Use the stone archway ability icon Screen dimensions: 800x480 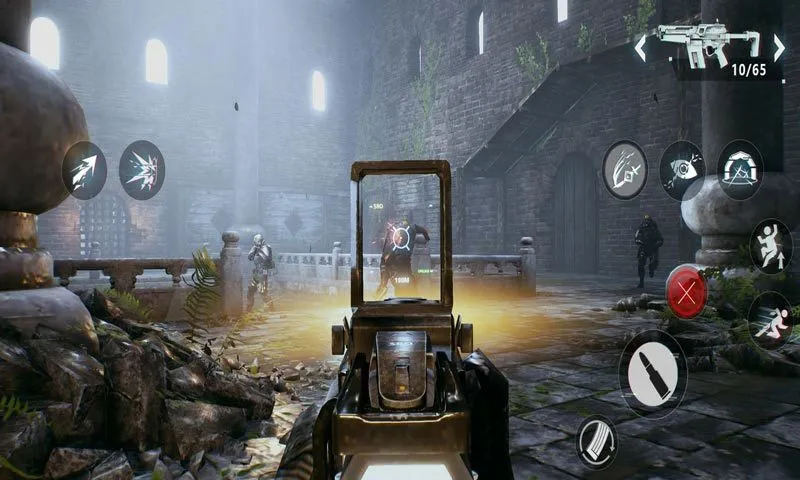(x=740, y=169)
